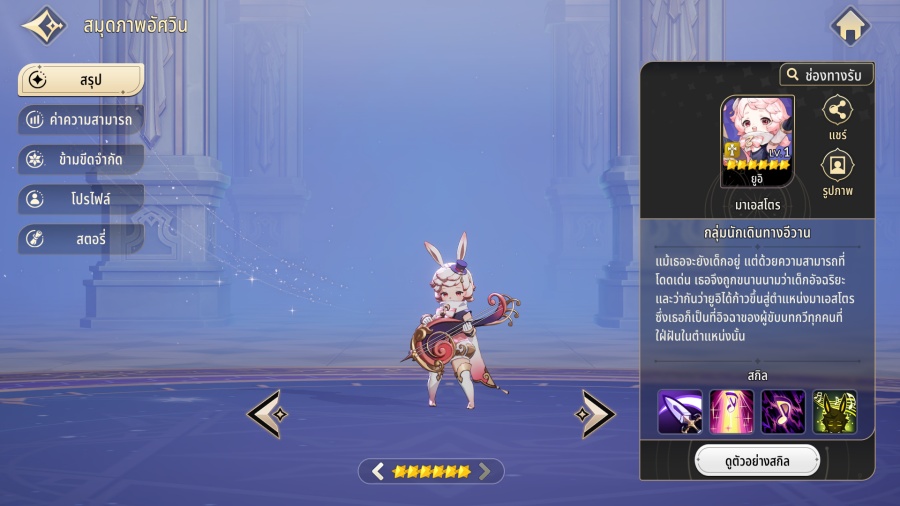Decrease the star rank with the left chevron
Screen dimensions: 900x506
(378, 471)
